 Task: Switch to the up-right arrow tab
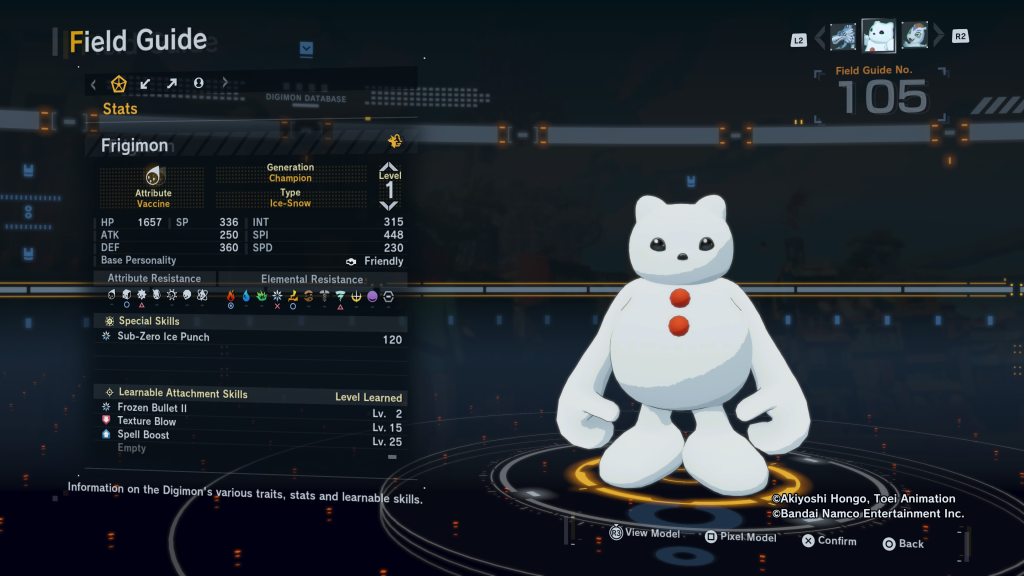pyautogui.click(x=171, y=83)
